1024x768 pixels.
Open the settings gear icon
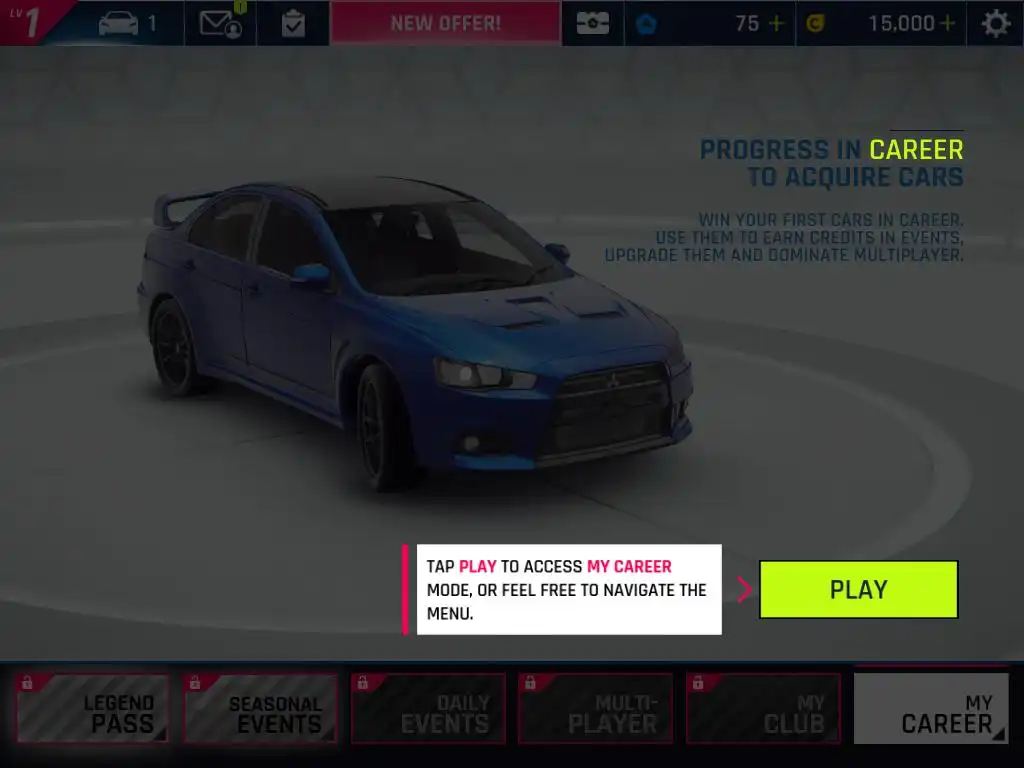click(996, 23)
